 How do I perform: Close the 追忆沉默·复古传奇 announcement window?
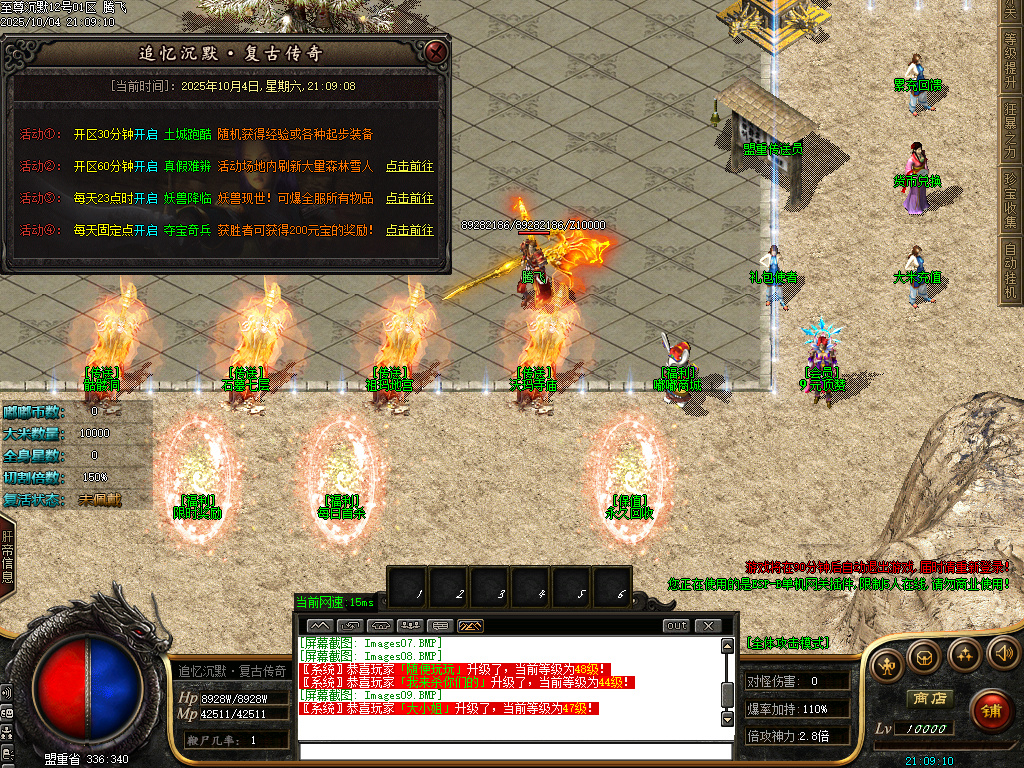tap(435, 52)
